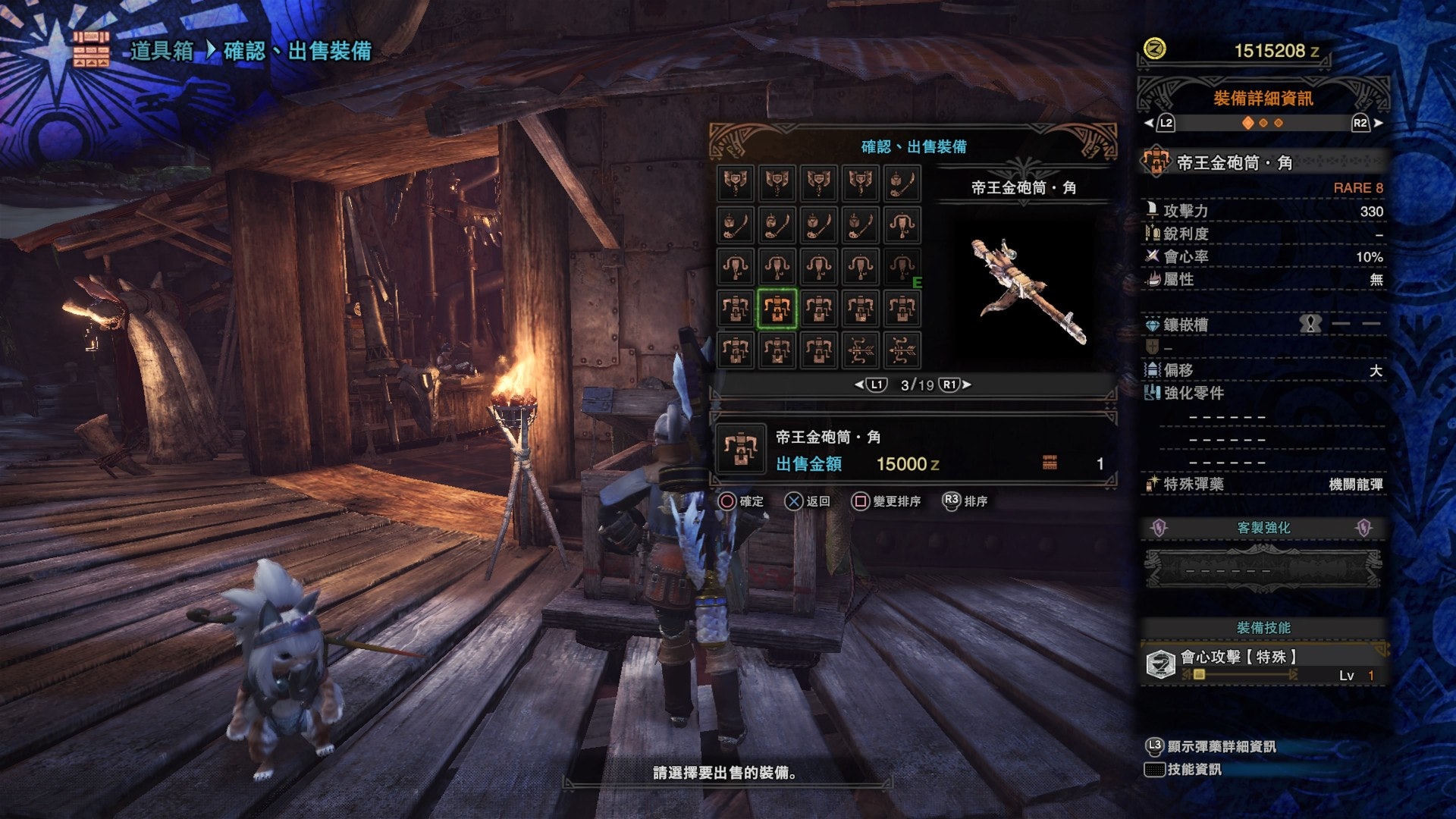Select the dimmed slot marked with E
The height and width of the screenshot is (819, 1456).
[x=902, y=267]
